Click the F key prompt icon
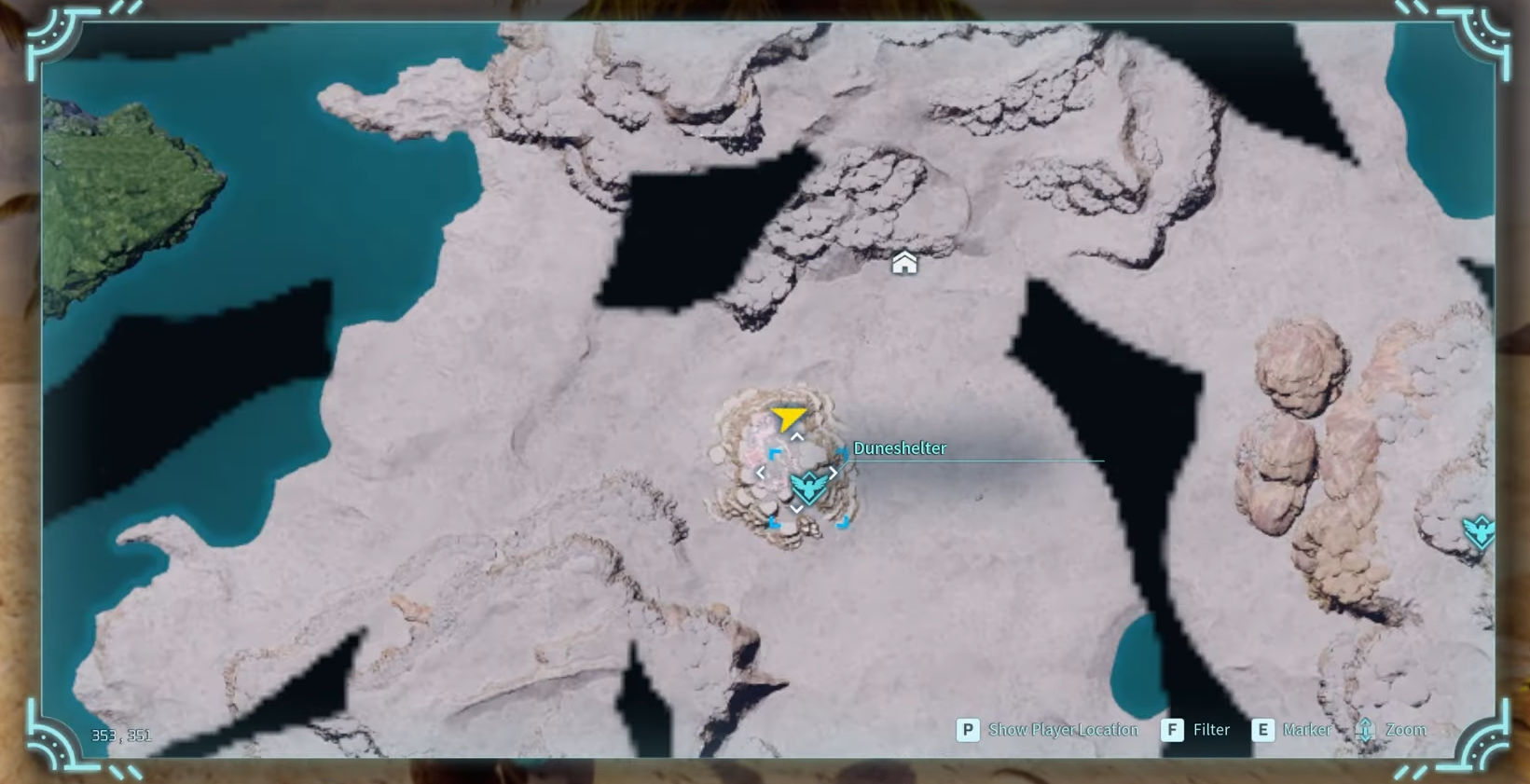1530x784 pixels. click(1172, 730)
